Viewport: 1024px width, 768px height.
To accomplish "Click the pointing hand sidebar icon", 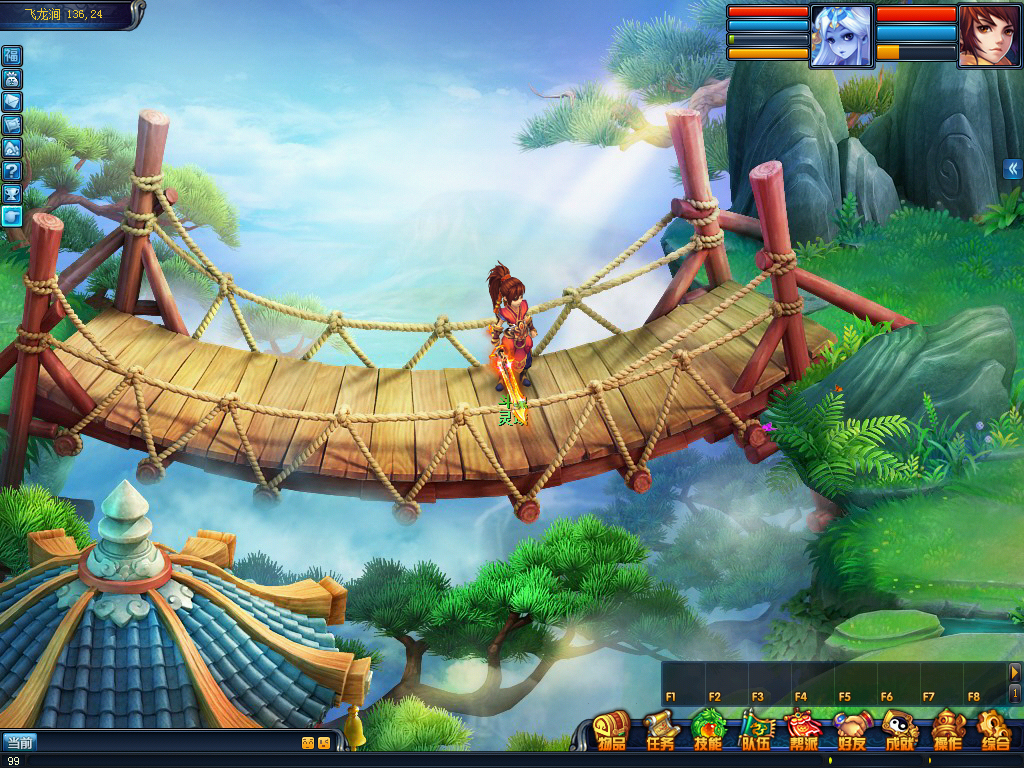I will pyautogui.click(x=12, y=216).
